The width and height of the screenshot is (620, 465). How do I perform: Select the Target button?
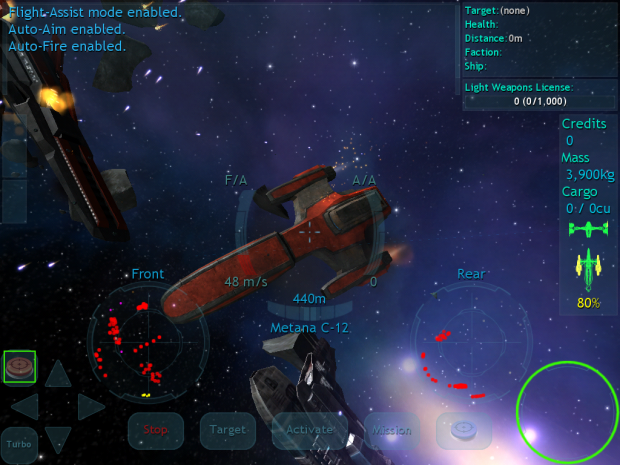pyautogui.click(x=227, y=430)
